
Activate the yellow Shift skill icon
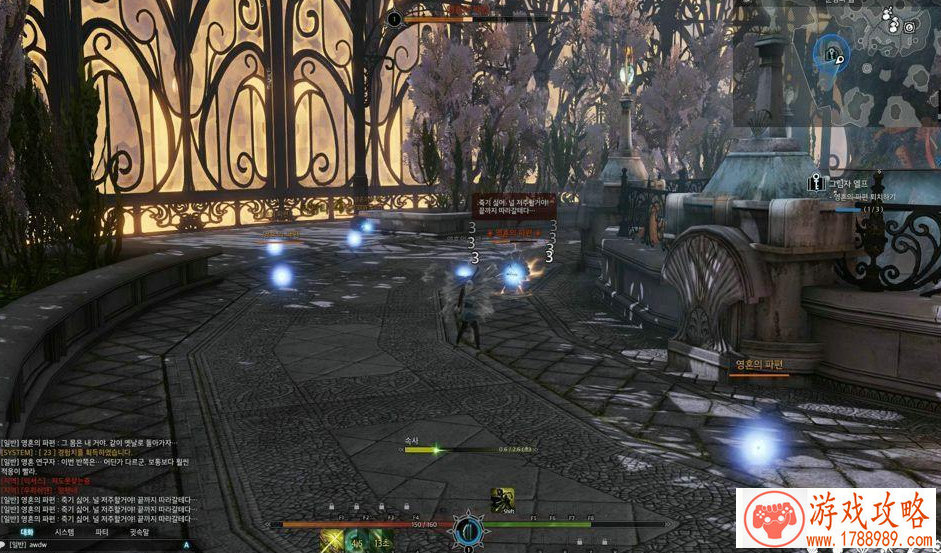click(x=502, y=498)
